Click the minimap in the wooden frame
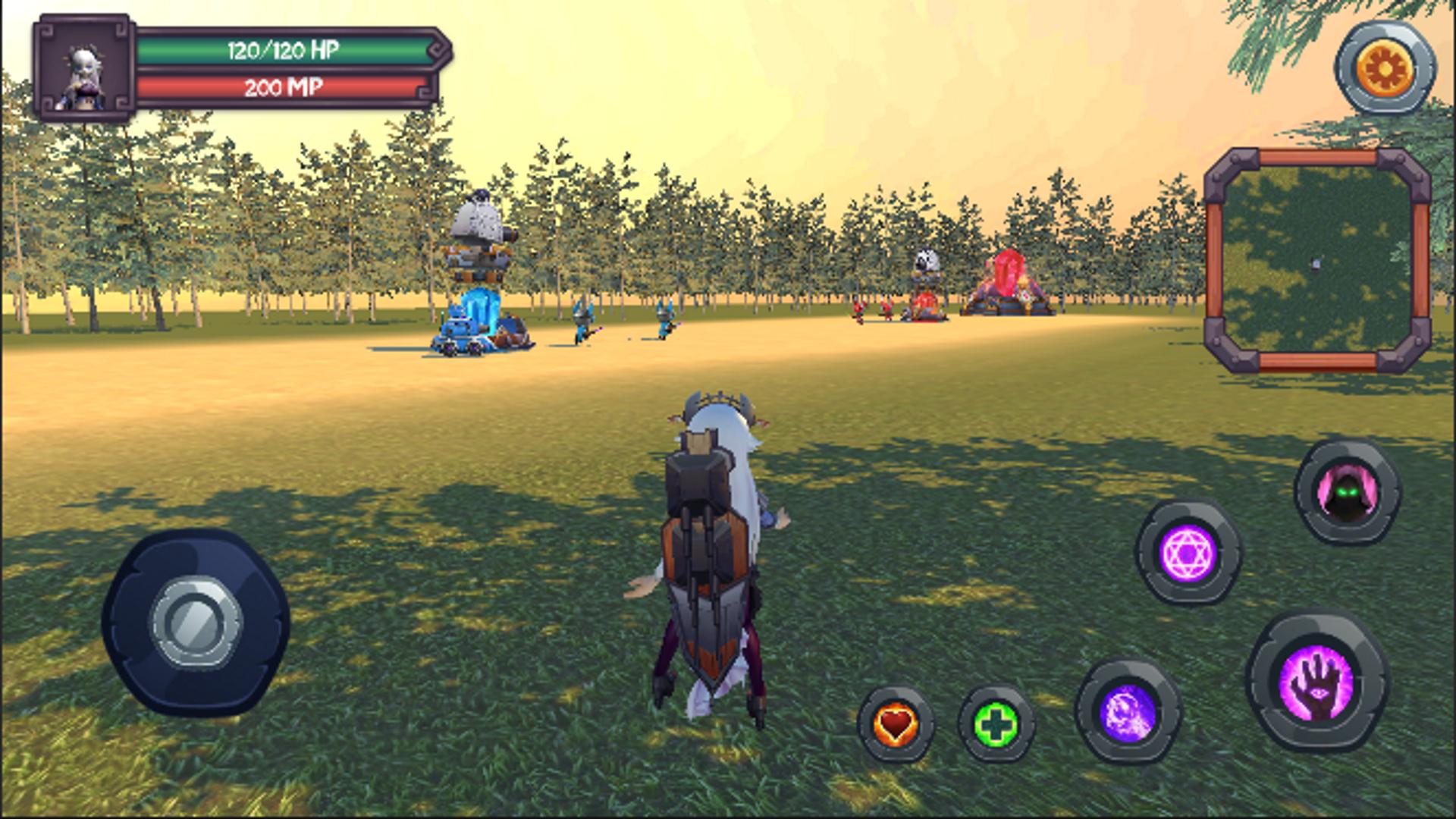Screen dimensions: 1456x819 tap(1317, 260)
